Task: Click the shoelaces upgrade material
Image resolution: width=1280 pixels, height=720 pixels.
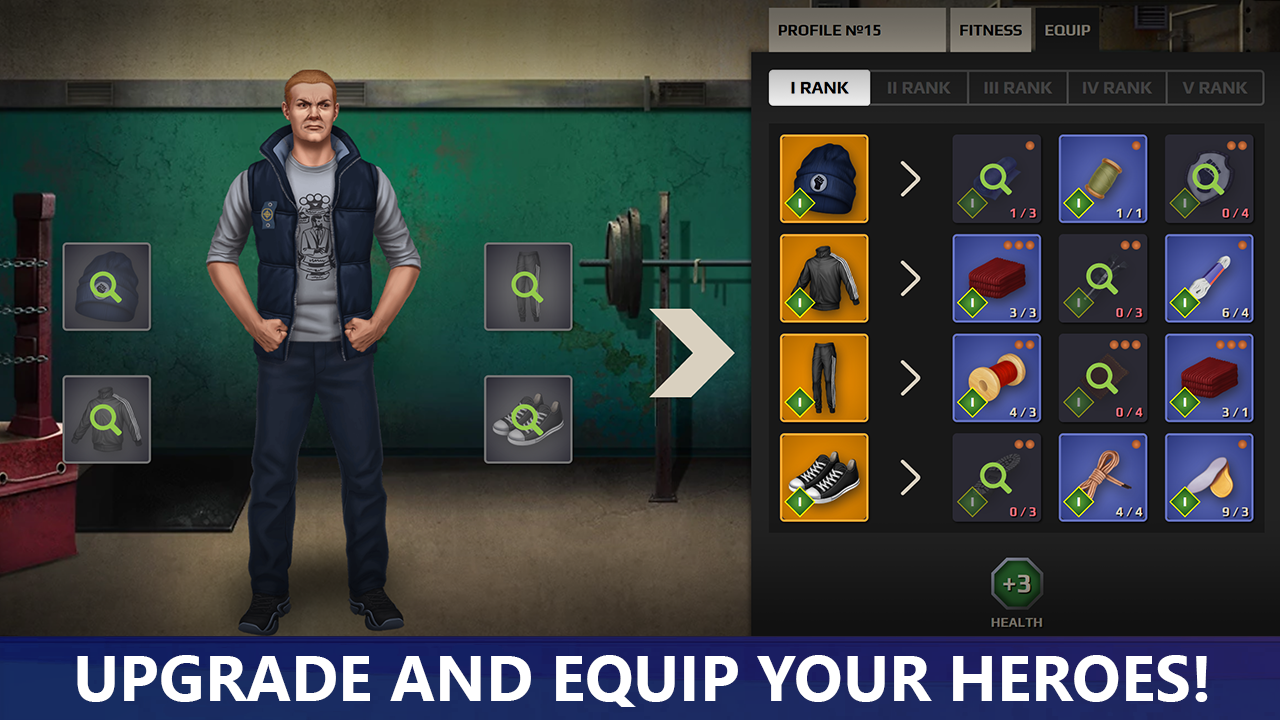Action: pyautogui.click(x=1102, y=478)
